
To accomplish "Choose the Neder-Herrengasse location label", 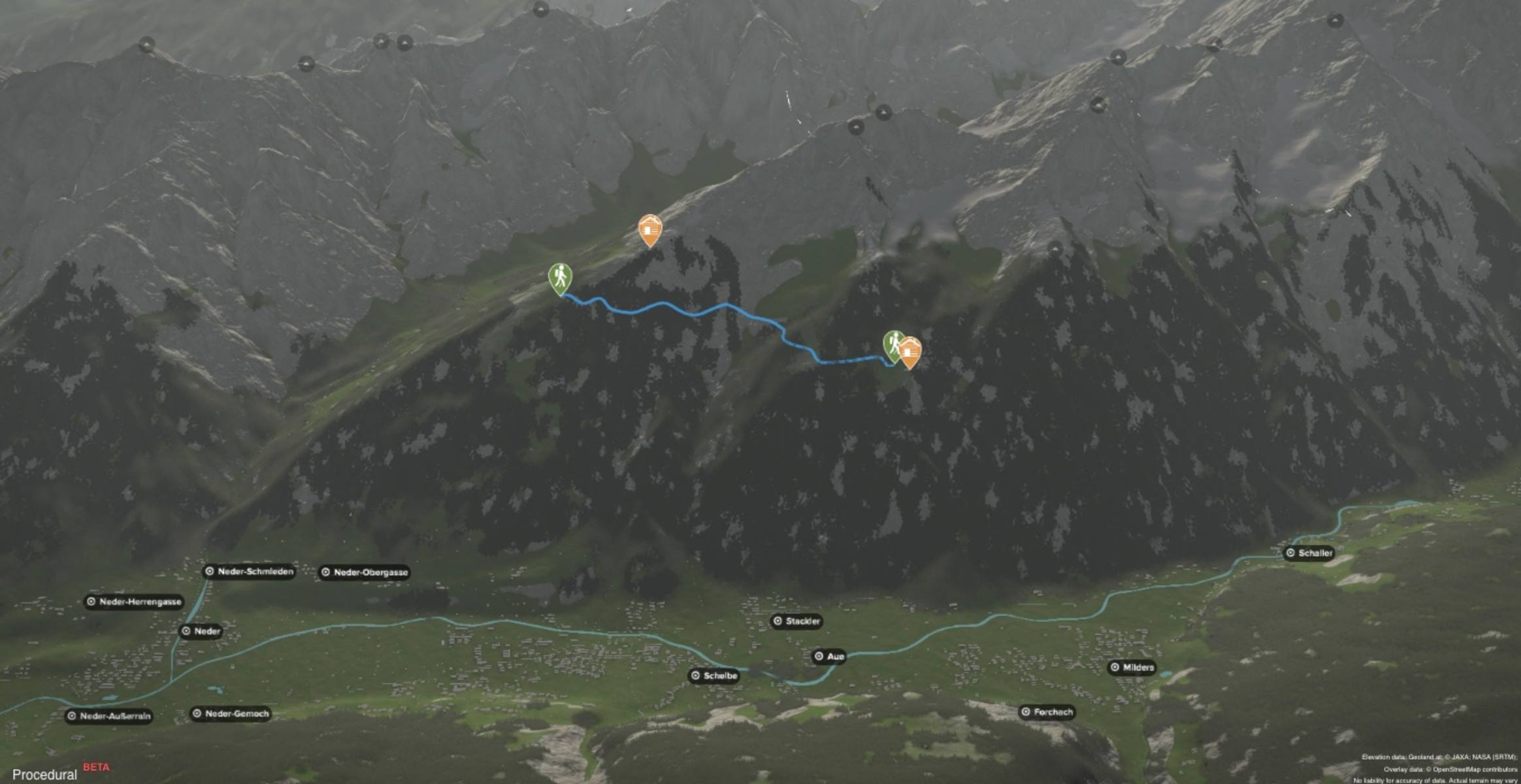I will coord(134,602).
